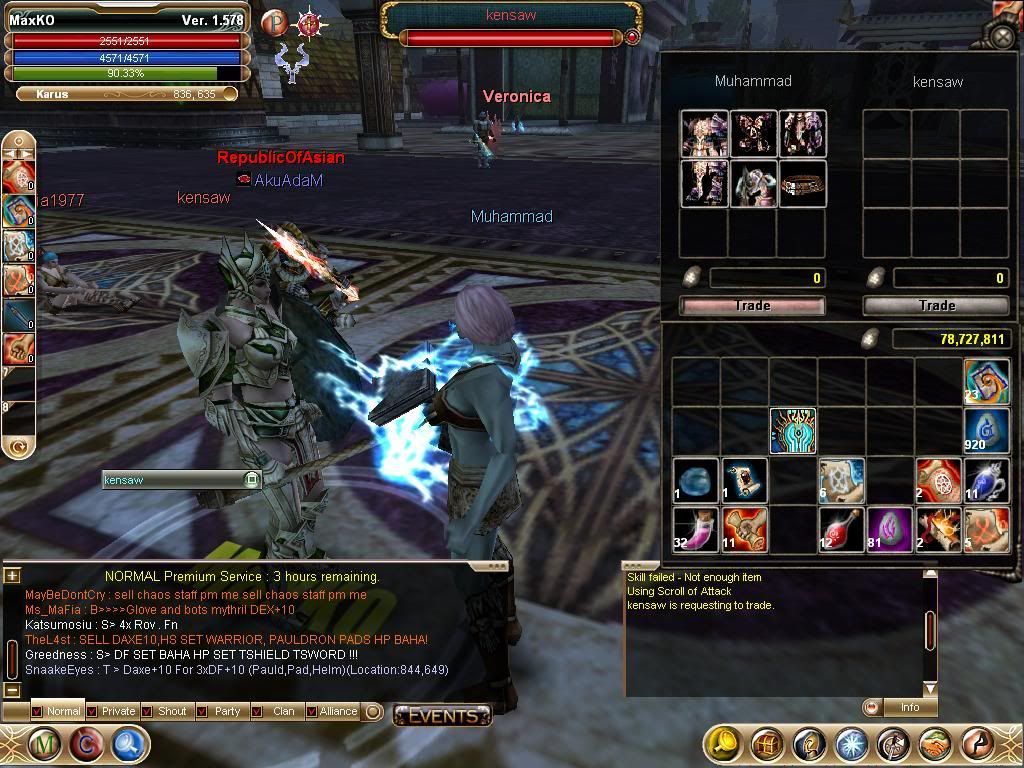
Task: Toggle the Clan chat channel
Action: tap(276, 711)
